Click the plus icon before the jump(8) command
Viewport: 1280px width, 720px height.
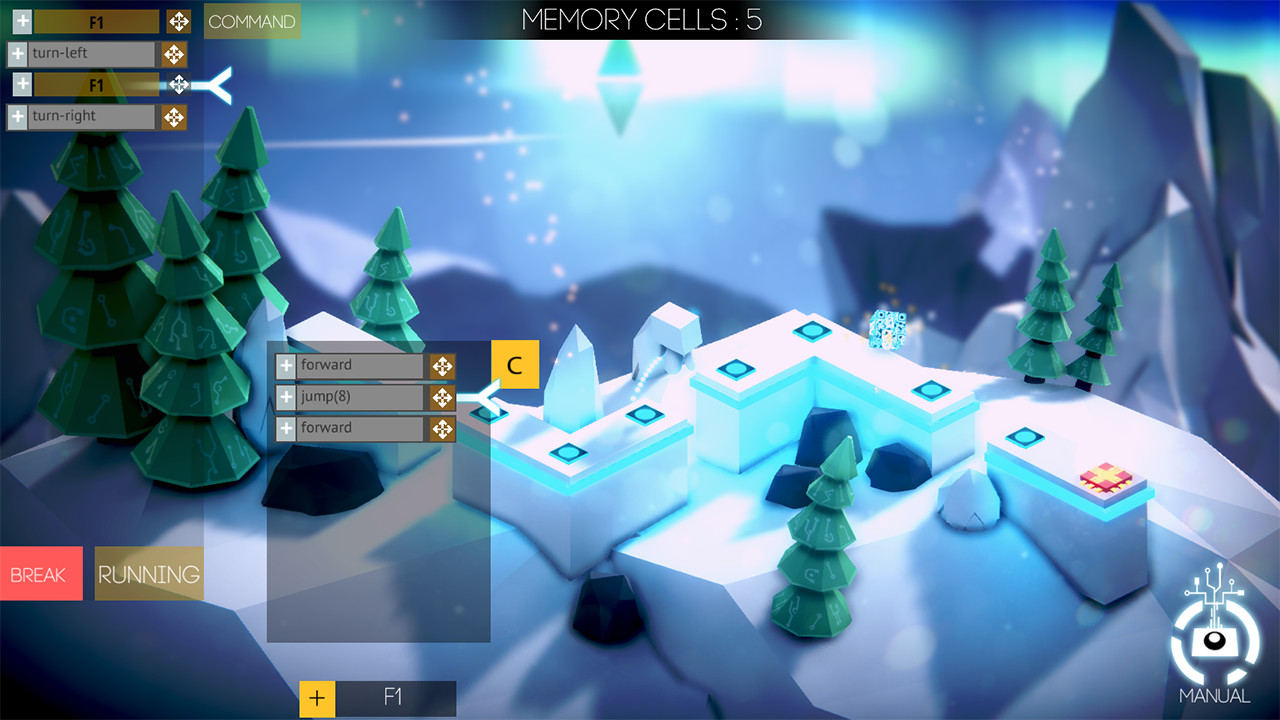tap(286, 397)
